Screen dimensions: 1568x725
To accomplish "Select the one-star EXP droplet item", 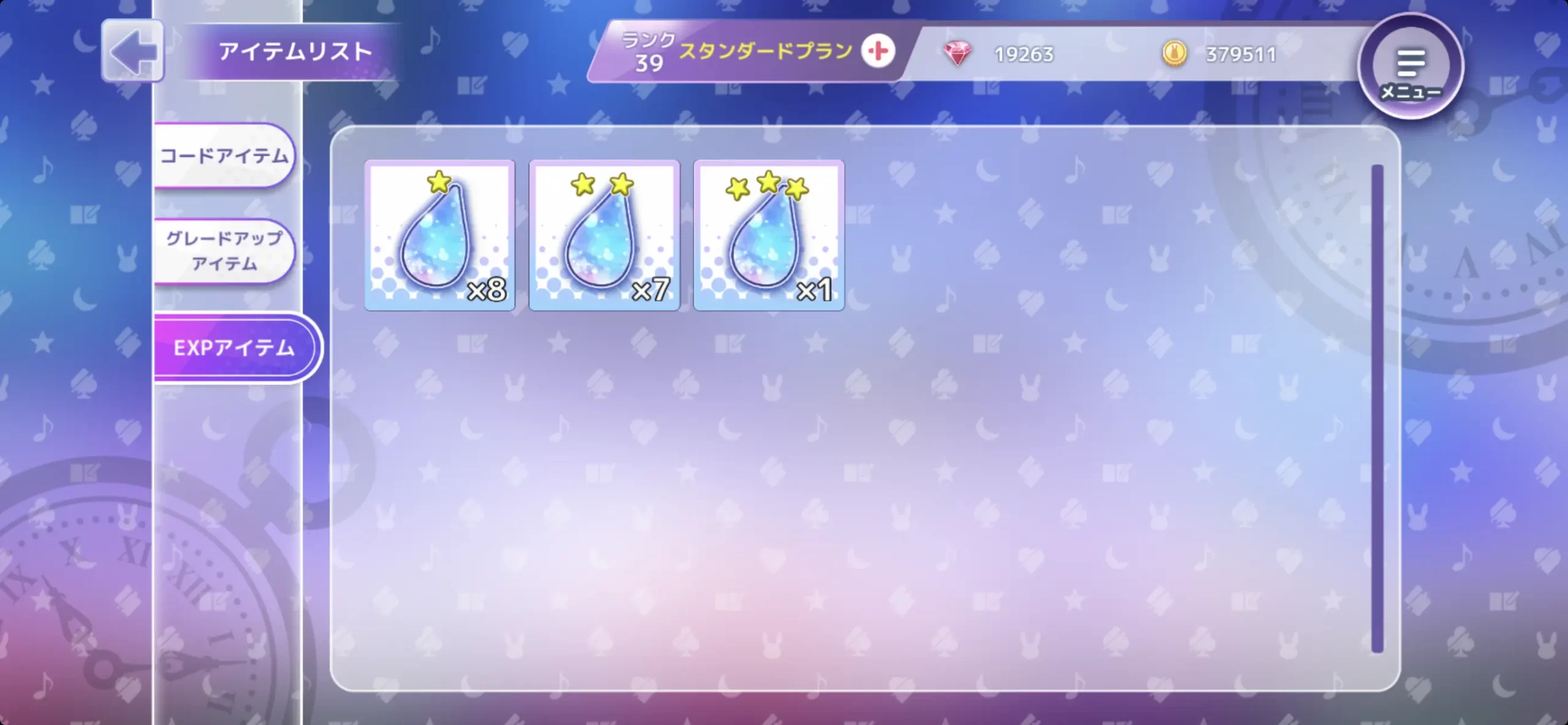I will point(440,235).
